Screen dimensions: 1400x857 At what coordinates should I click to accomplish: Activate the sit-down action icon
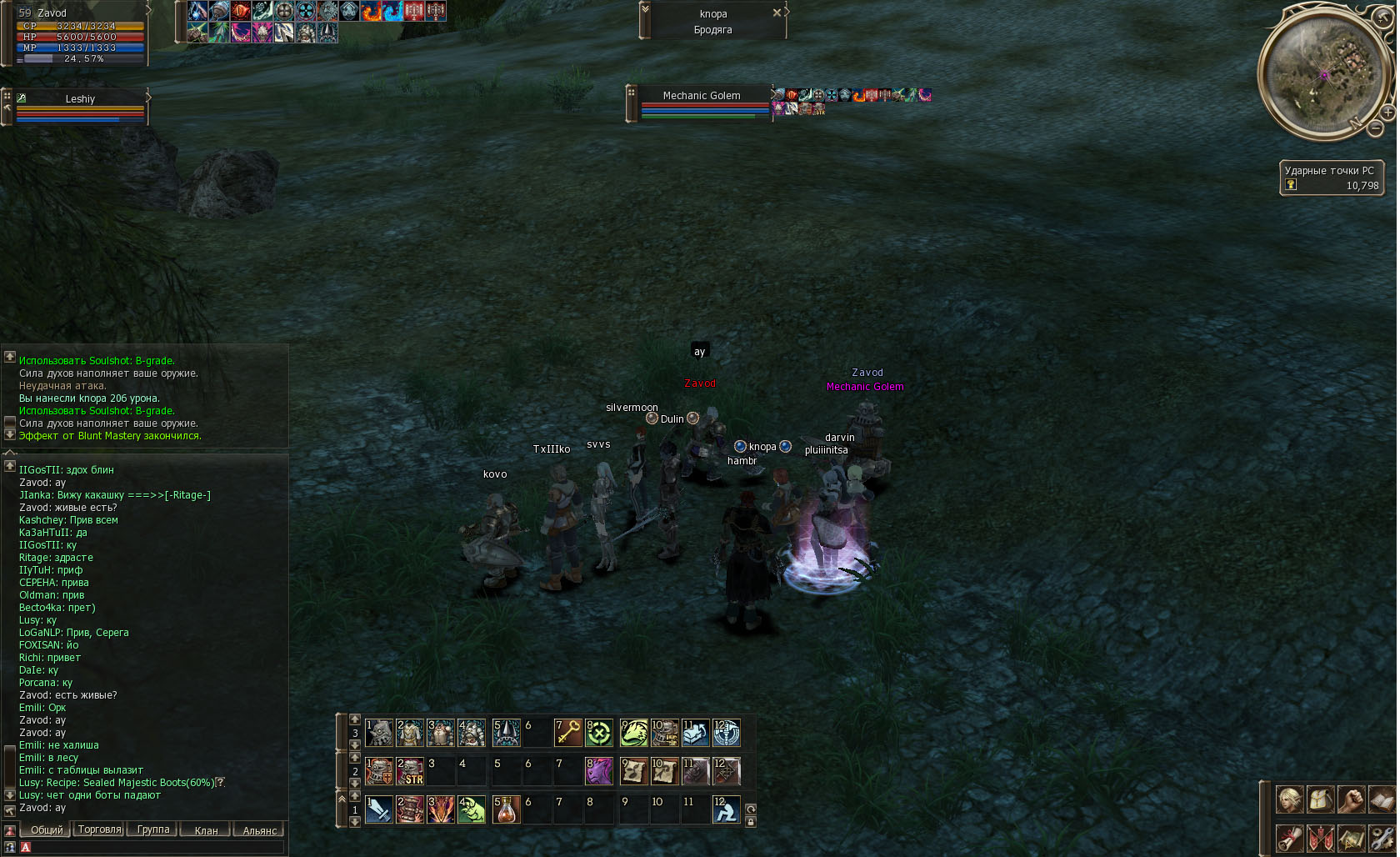pyautogui.click(x=726, y=809)
